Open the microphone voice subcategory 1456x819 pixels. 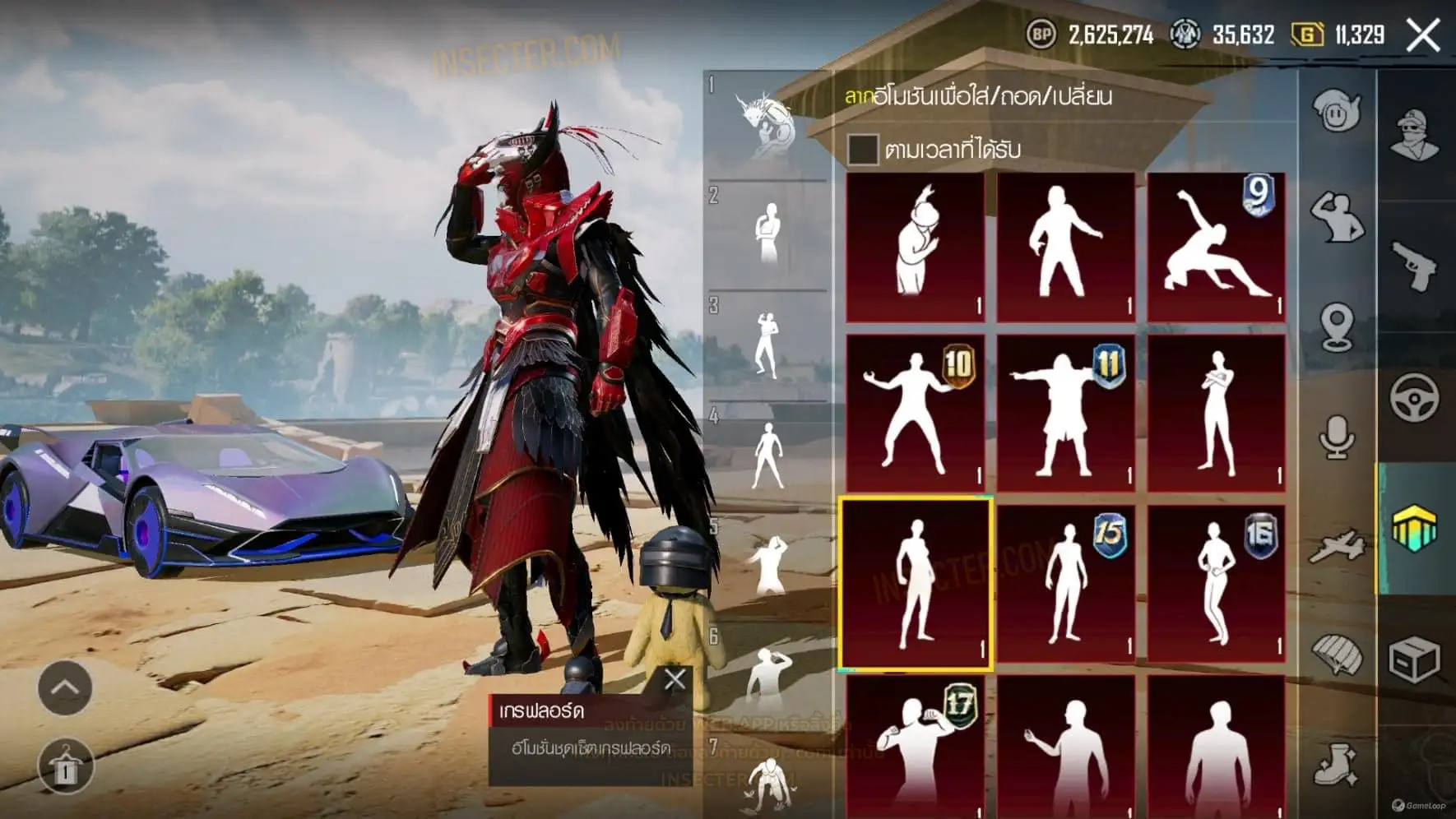[x=1337, y=437]
